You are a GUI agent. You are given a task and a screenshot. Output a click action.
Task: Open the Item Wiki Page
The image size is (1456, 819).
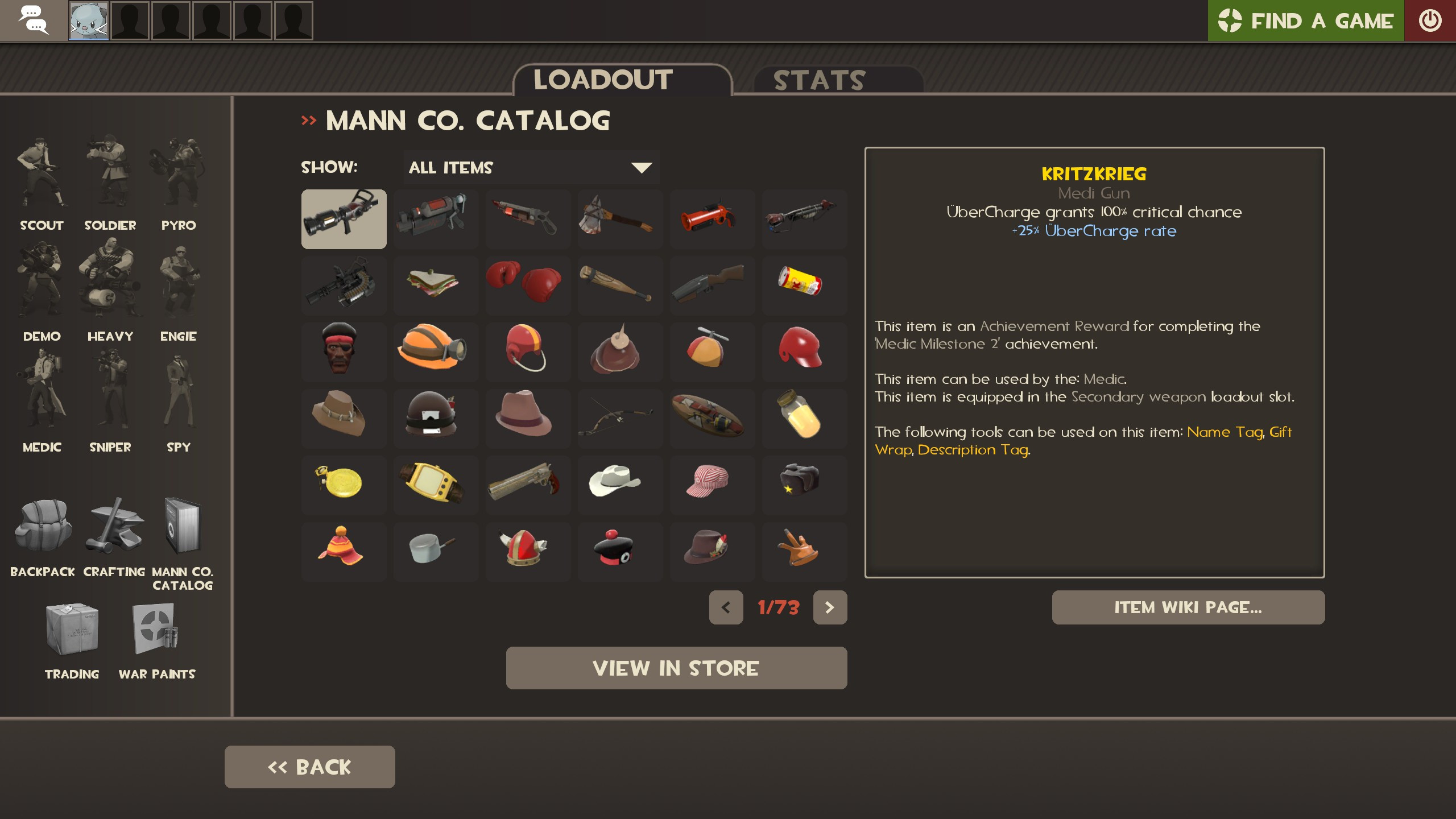pyautogui.click(x=1188, y=607)
